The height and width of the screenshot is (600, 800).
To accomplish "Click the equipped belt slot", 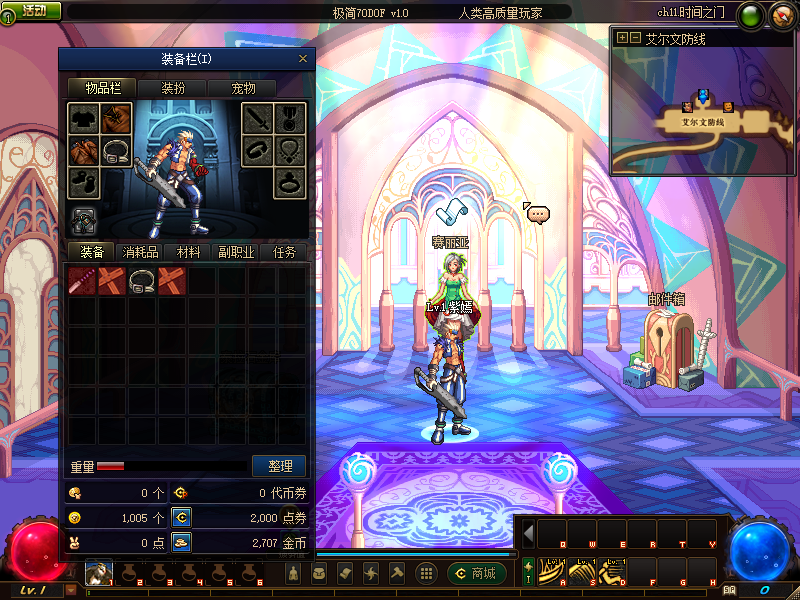I will pos(118,151).
